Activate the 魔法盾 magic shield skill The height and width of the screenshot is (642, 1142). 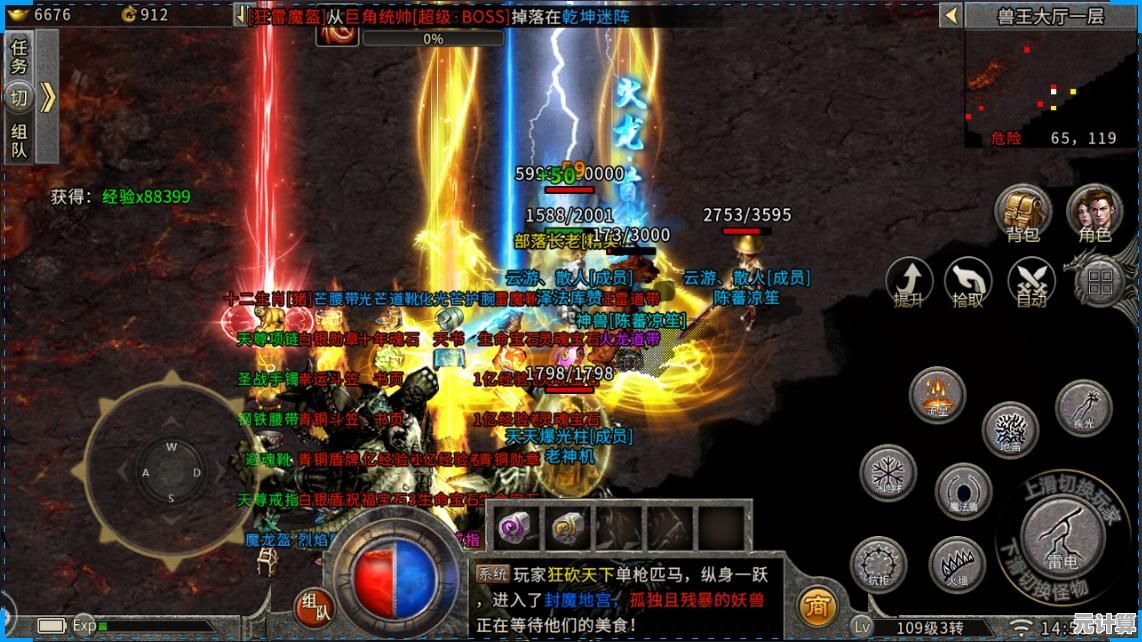pos(963,491)
